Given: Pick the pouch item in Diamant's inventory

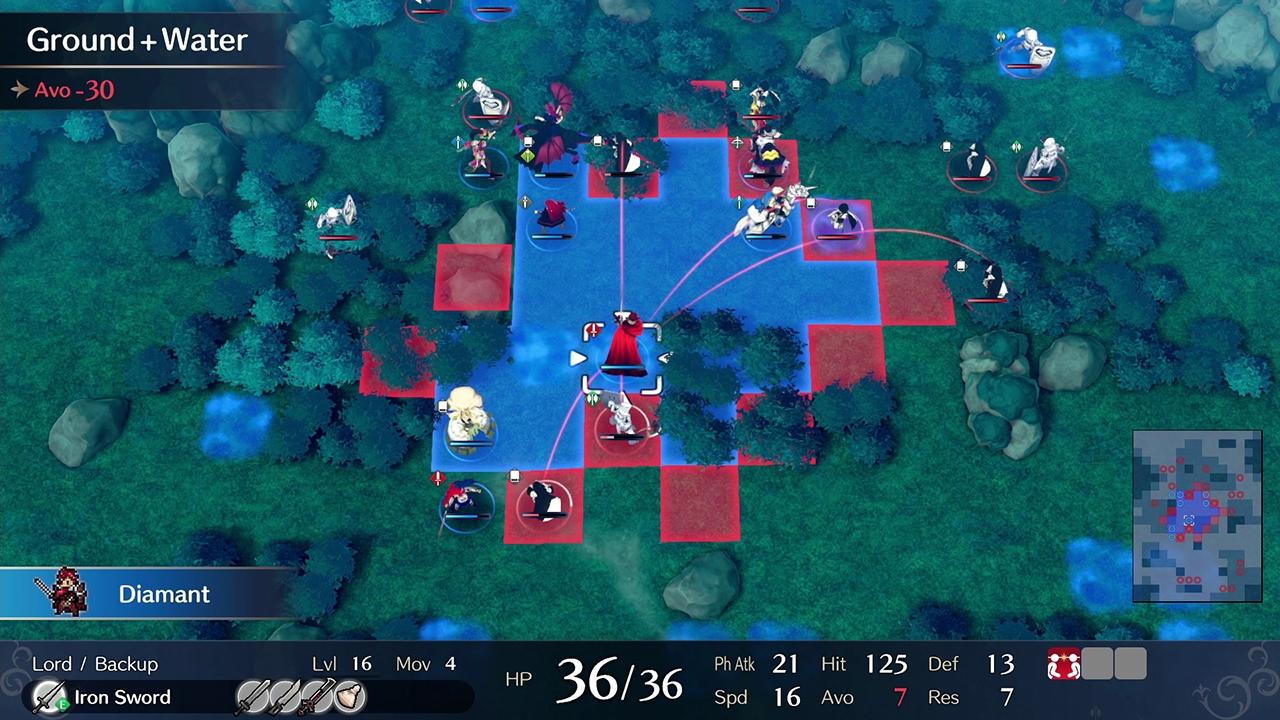Looking at the screenshot, I should 350,696.
